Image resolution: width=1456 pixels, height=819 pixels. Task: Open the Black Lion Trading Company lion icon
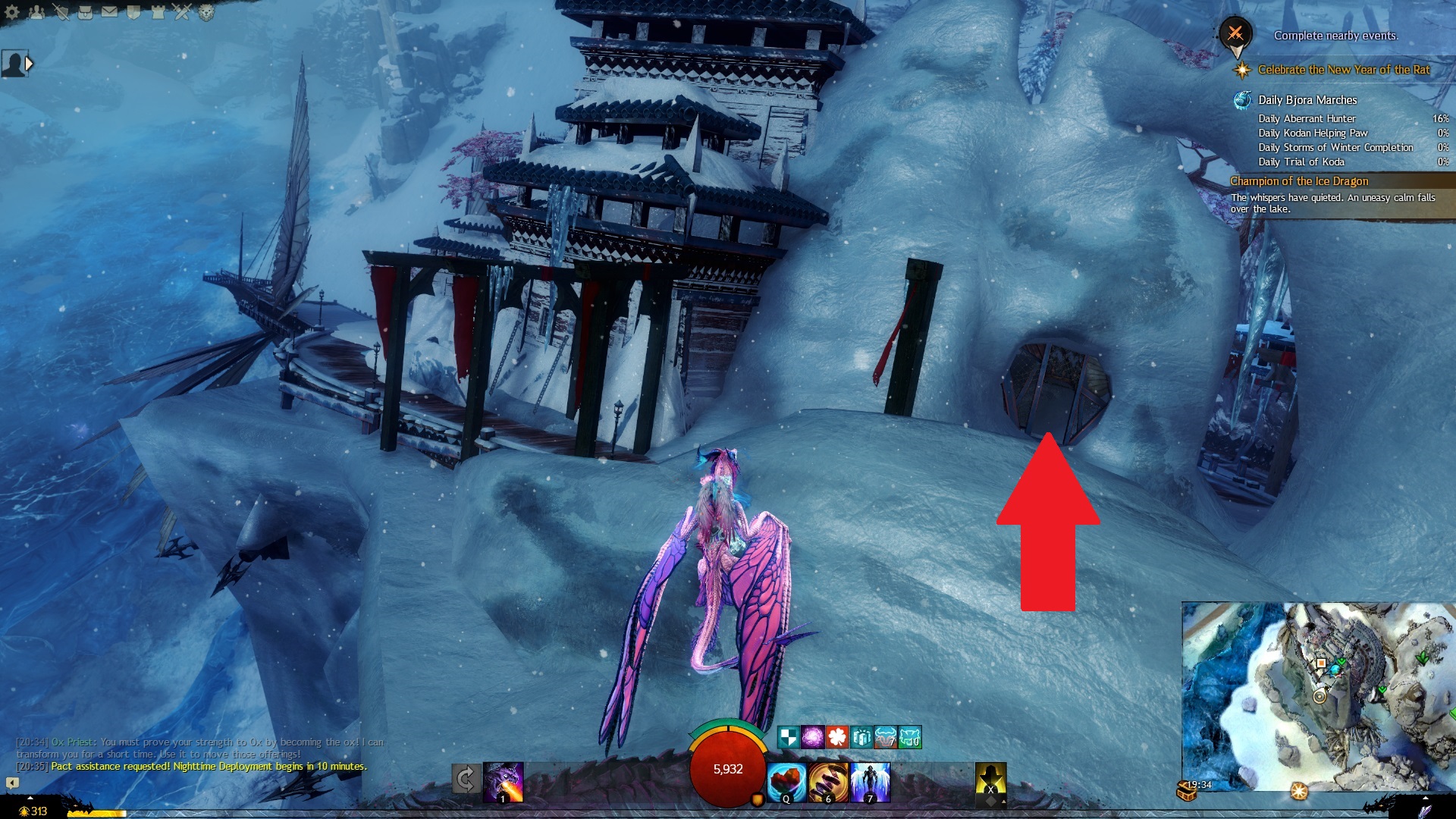pyautogui.click(x=206, y=11)
